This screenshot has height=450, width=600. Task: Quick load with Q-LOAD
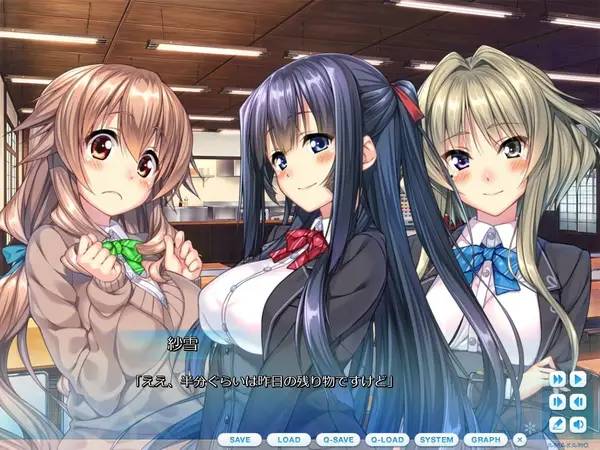pyautogui.click(x=388, y=439)
